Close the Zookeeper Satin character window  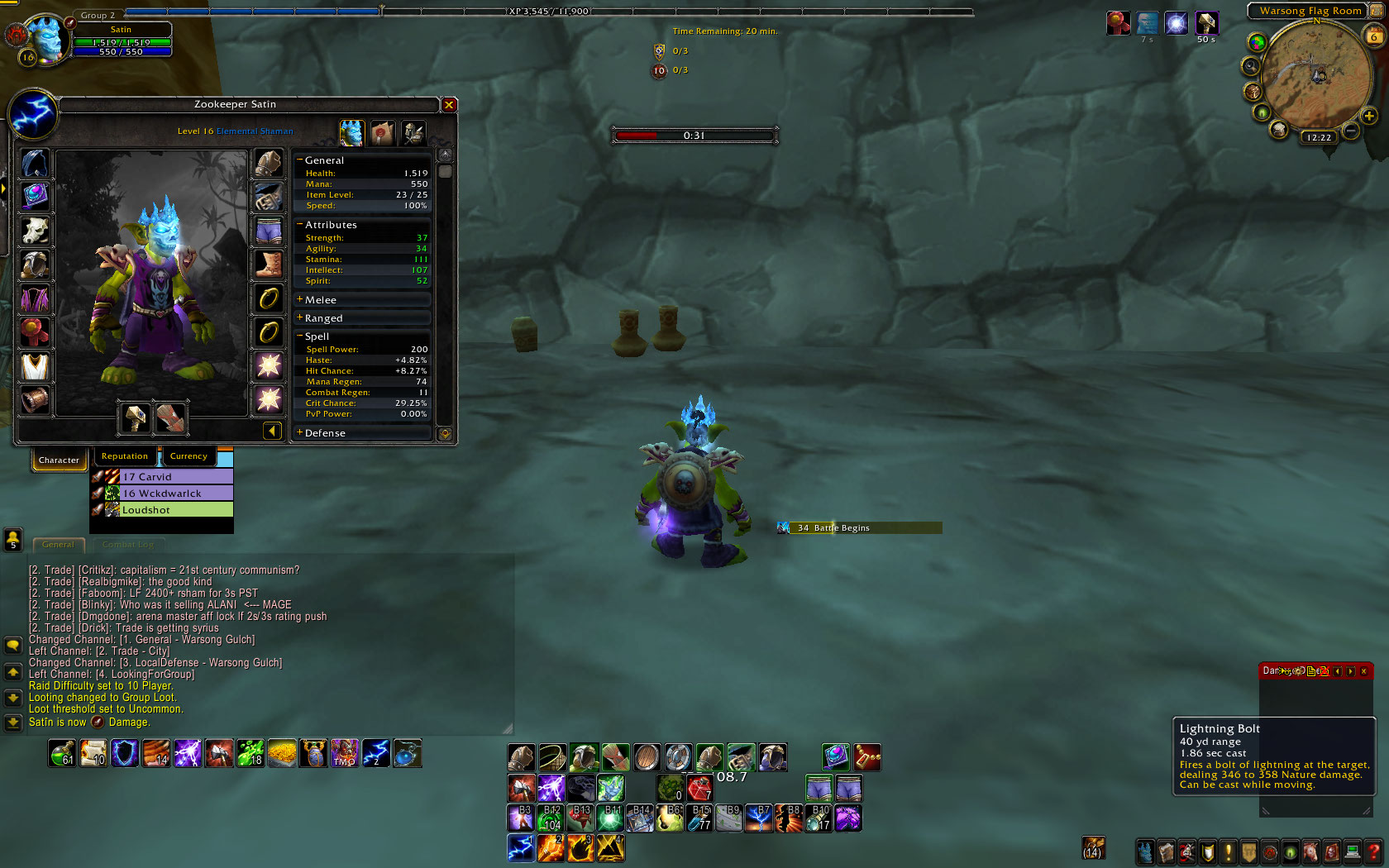click(x=449, y=105)
